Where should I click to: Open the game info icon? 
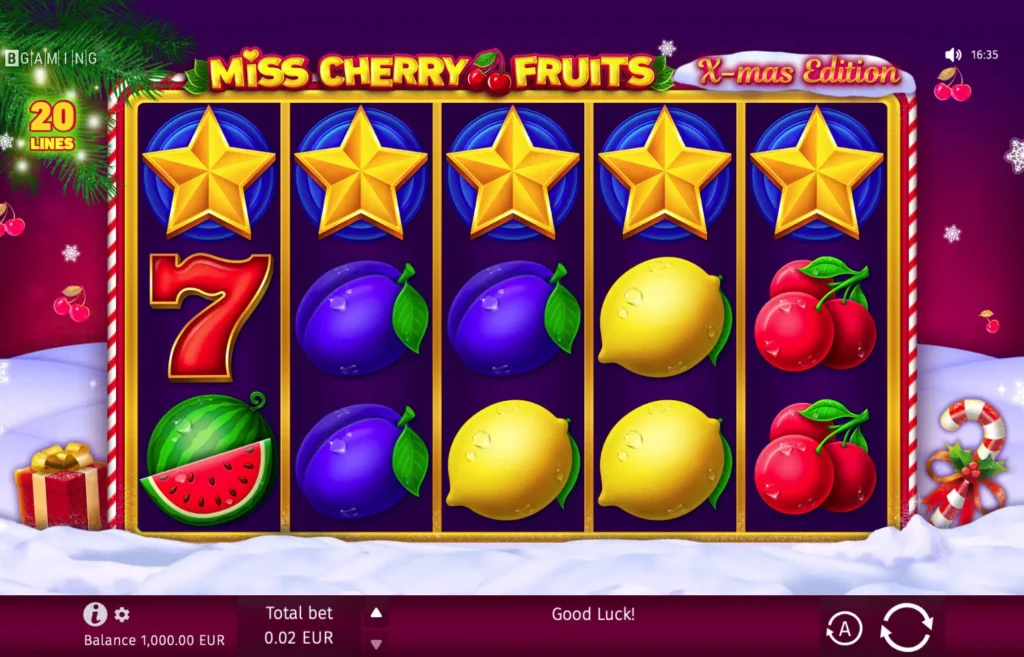[95, 614]
